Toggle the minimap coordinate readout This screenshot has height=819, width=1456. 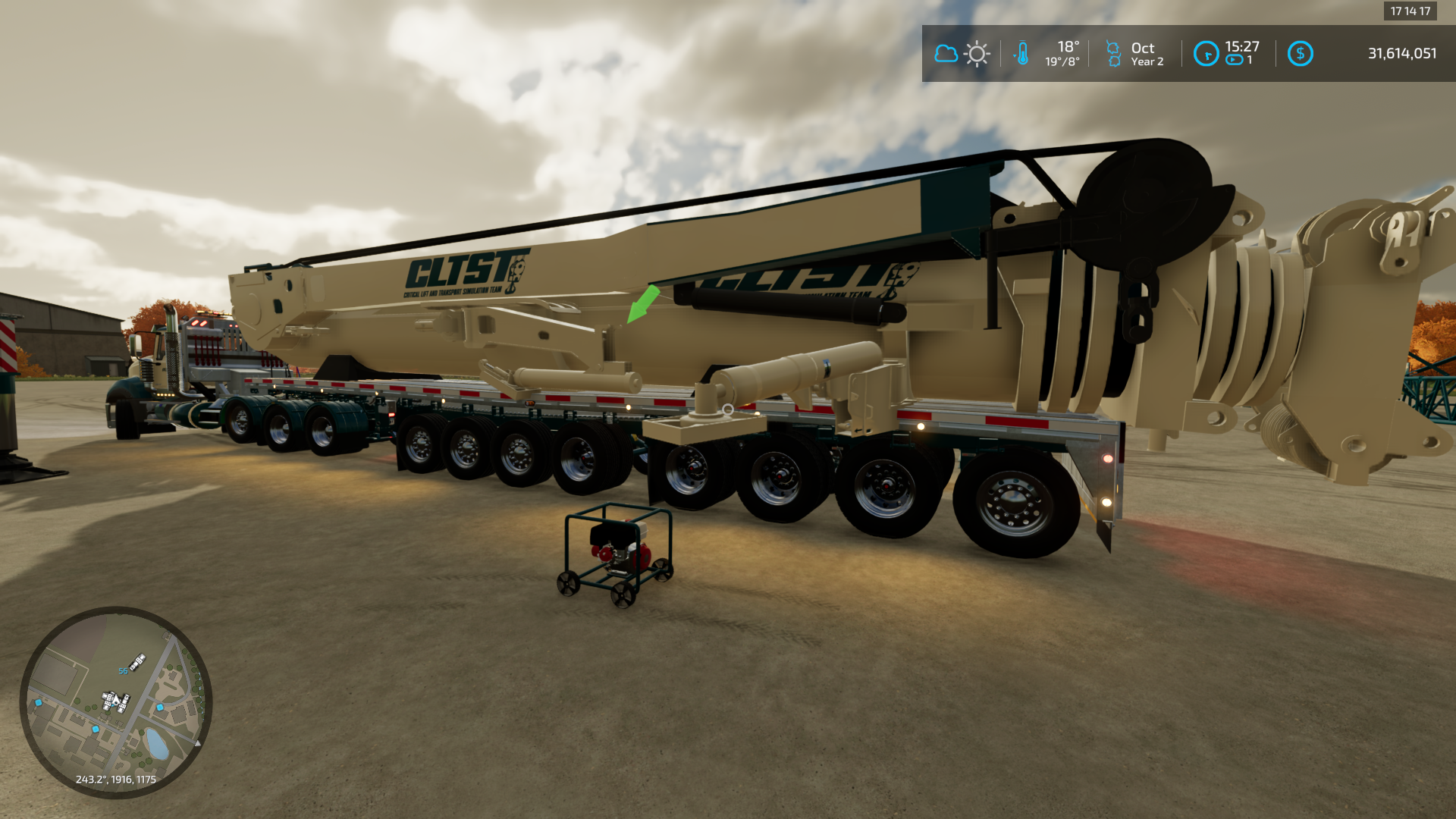115,779
